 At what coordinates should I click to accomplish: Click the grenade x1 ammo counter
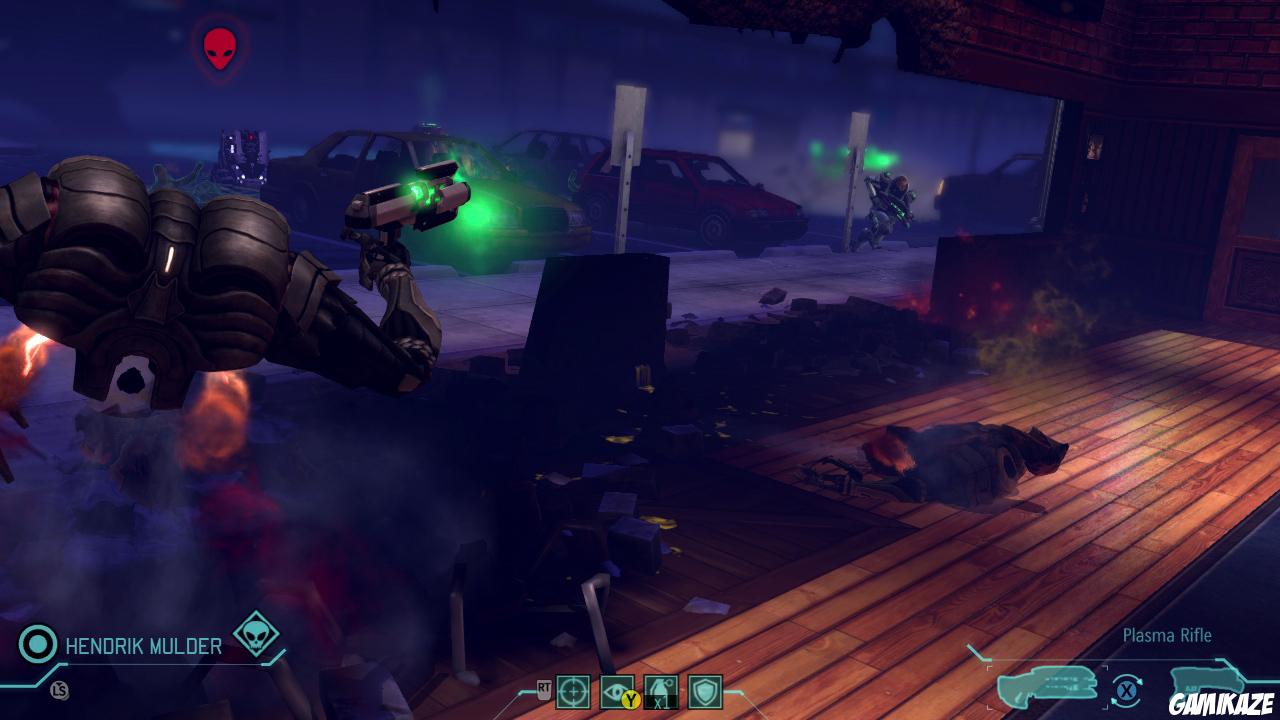click(662, 703)
